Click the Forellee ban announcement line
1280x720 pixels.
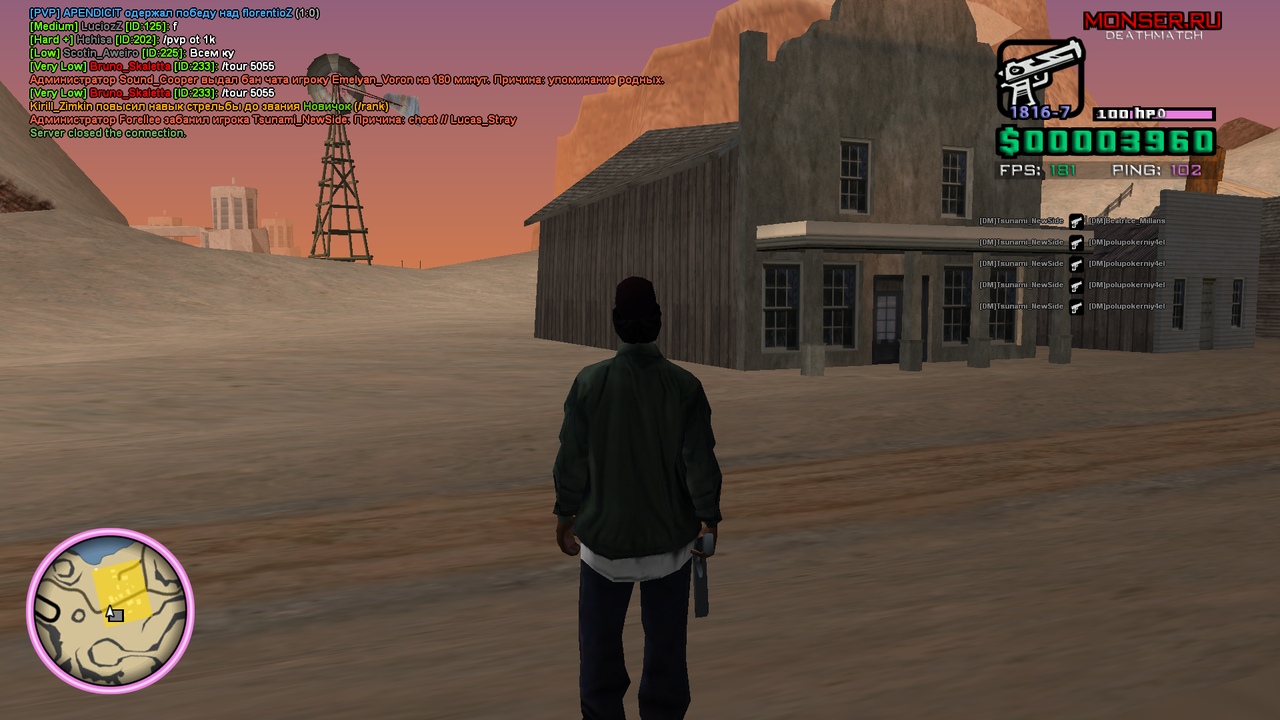(272, 120)
